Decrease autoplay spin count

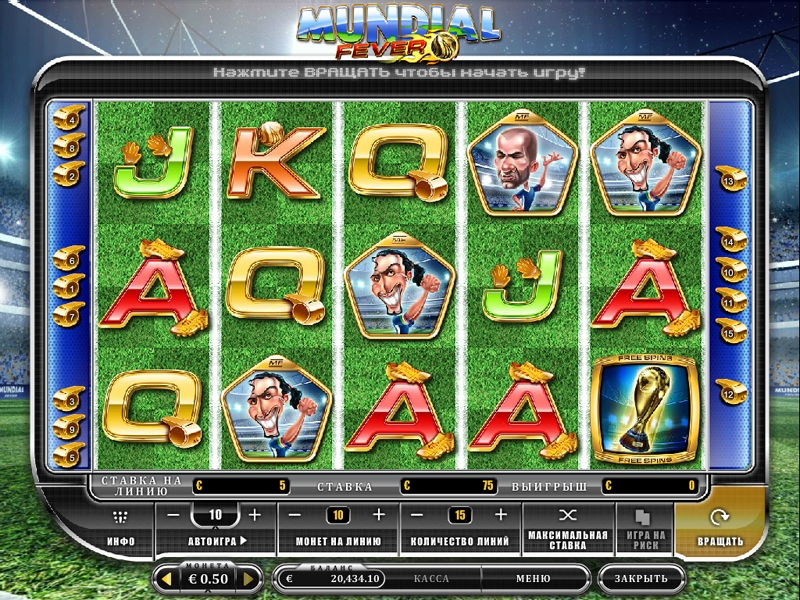pyautogui.click(x=173, y=515)
